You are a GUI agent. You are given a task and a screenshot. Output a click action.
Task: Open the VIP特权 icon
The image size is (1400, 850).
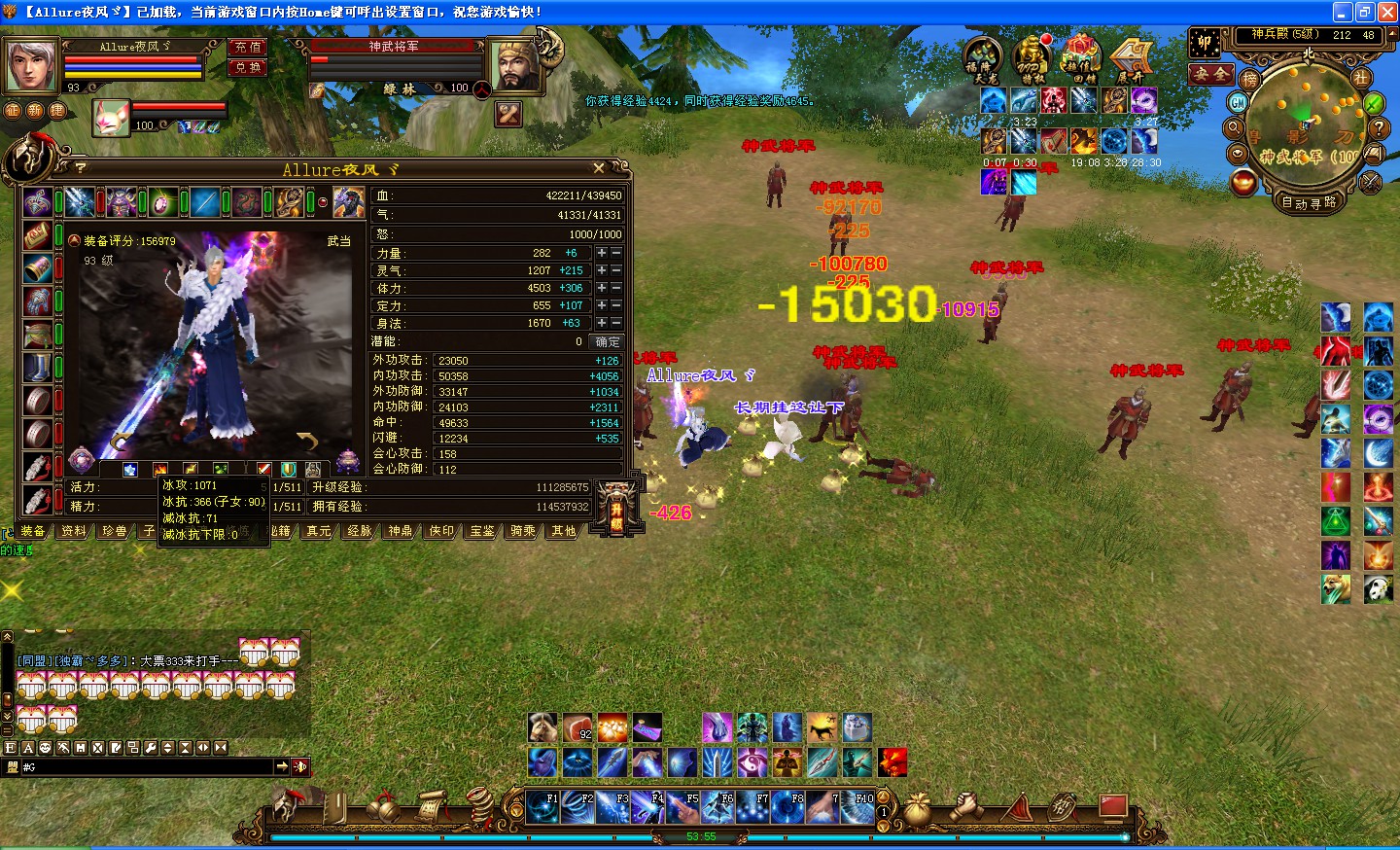[1032, 60]
